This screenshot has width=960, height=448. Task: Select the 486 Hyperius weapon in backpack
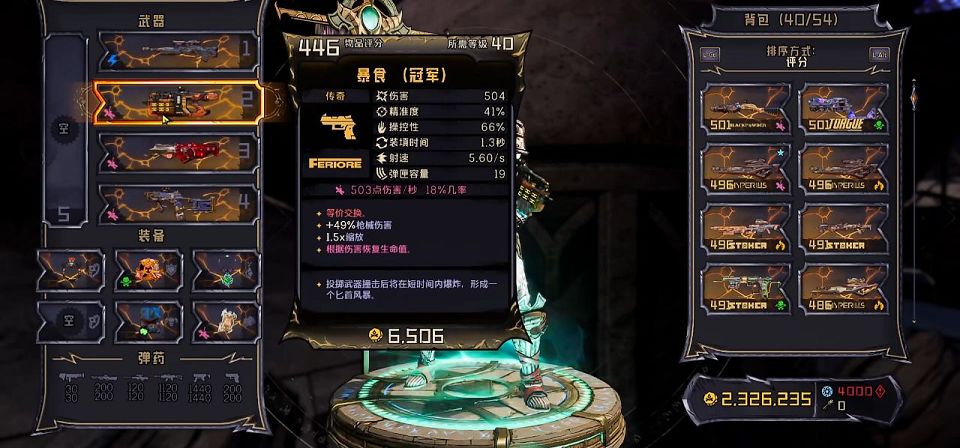tap(844, 289)
